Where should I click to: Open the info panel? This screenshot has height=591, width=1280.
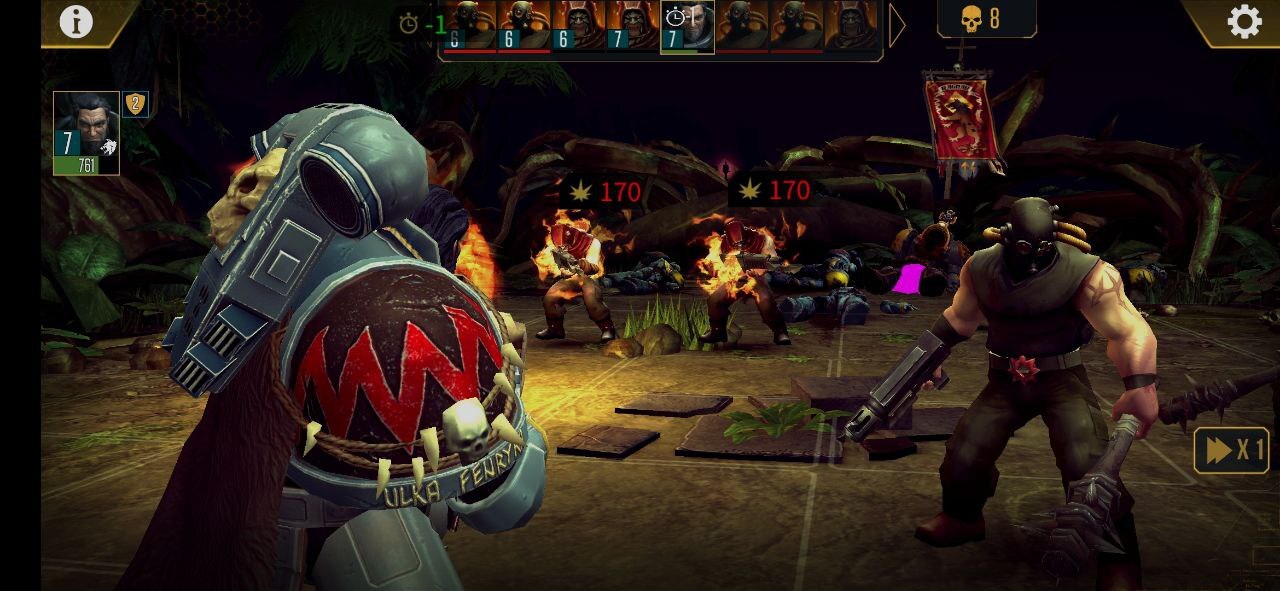coord(76,21)
